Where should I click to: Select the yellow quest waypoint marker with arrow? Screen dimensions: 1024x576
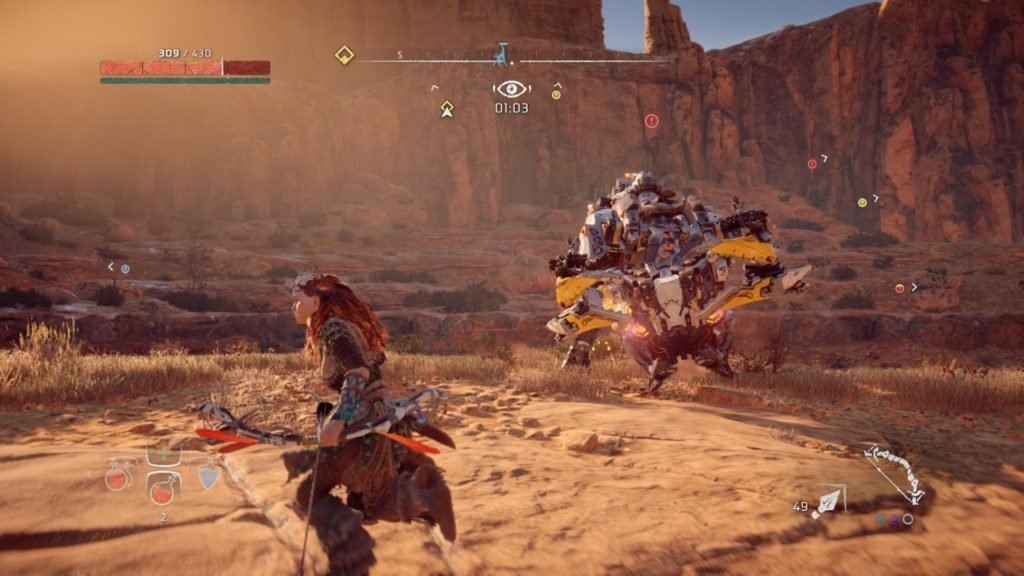(447, 109)
